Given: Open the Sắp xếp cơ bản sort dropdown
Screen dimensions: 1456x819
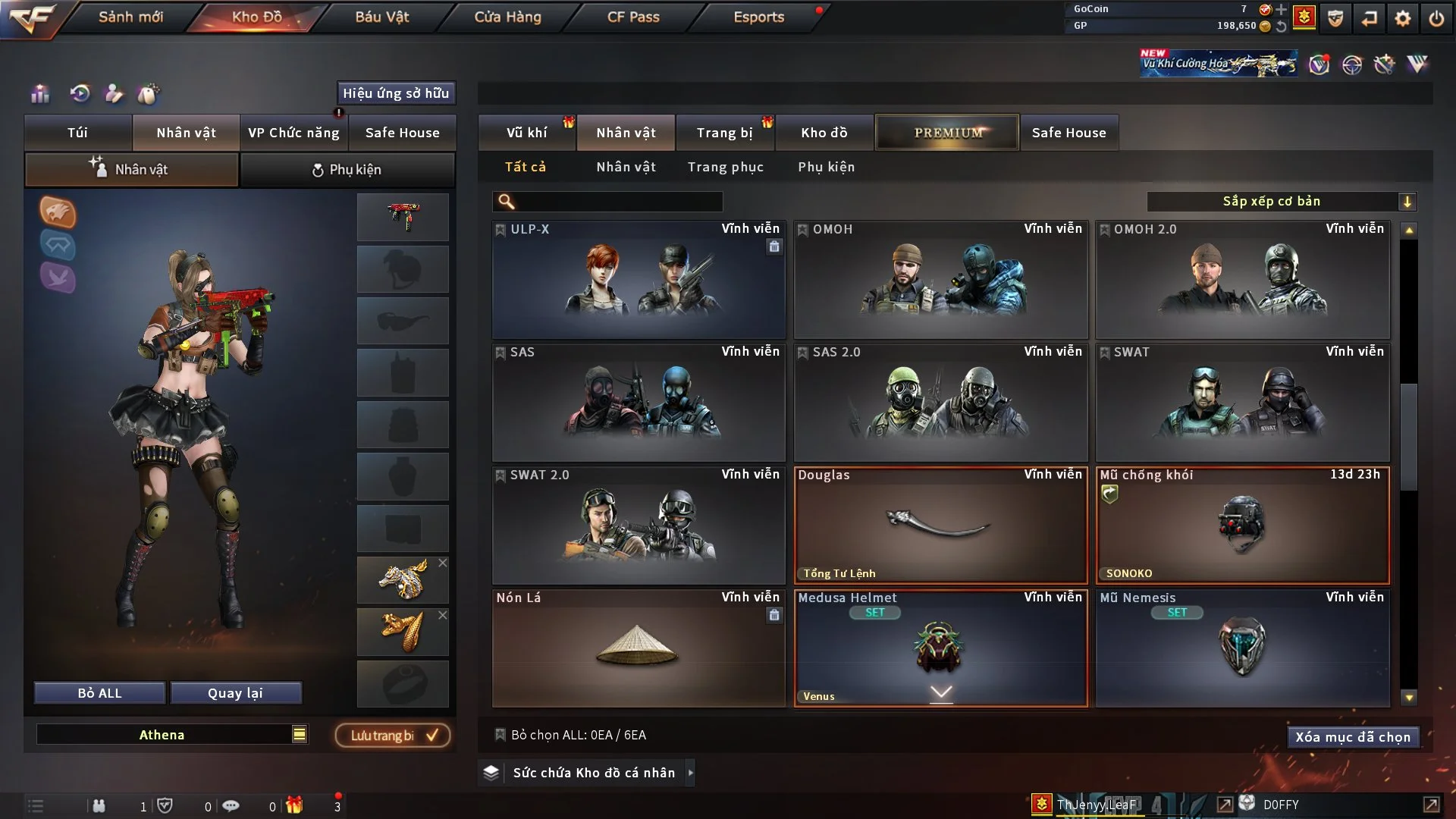Looking at the screenshot, I should coord(1281,202).
